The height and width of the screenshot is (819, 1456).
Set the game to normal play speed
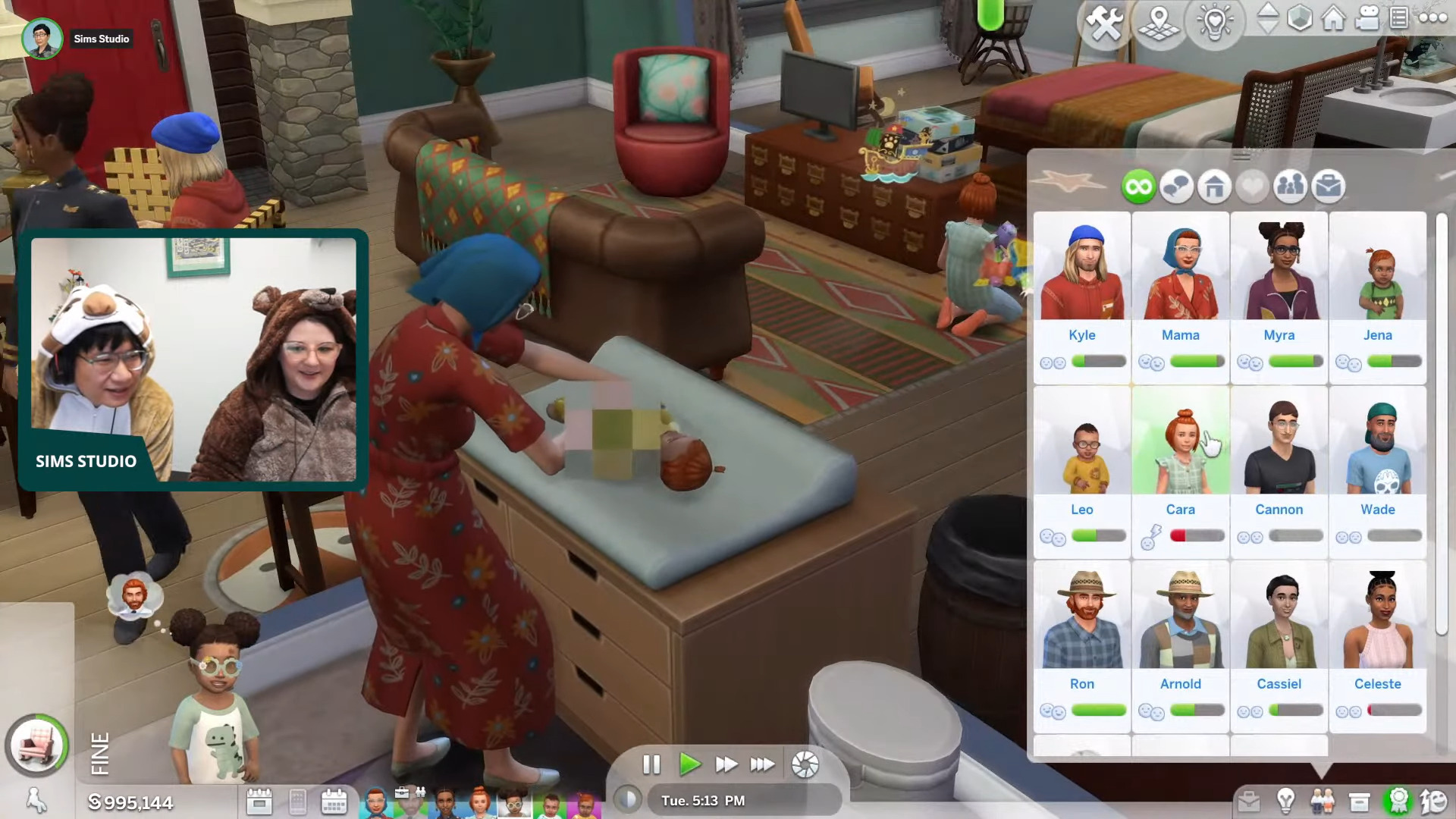(x=689, y=764)
